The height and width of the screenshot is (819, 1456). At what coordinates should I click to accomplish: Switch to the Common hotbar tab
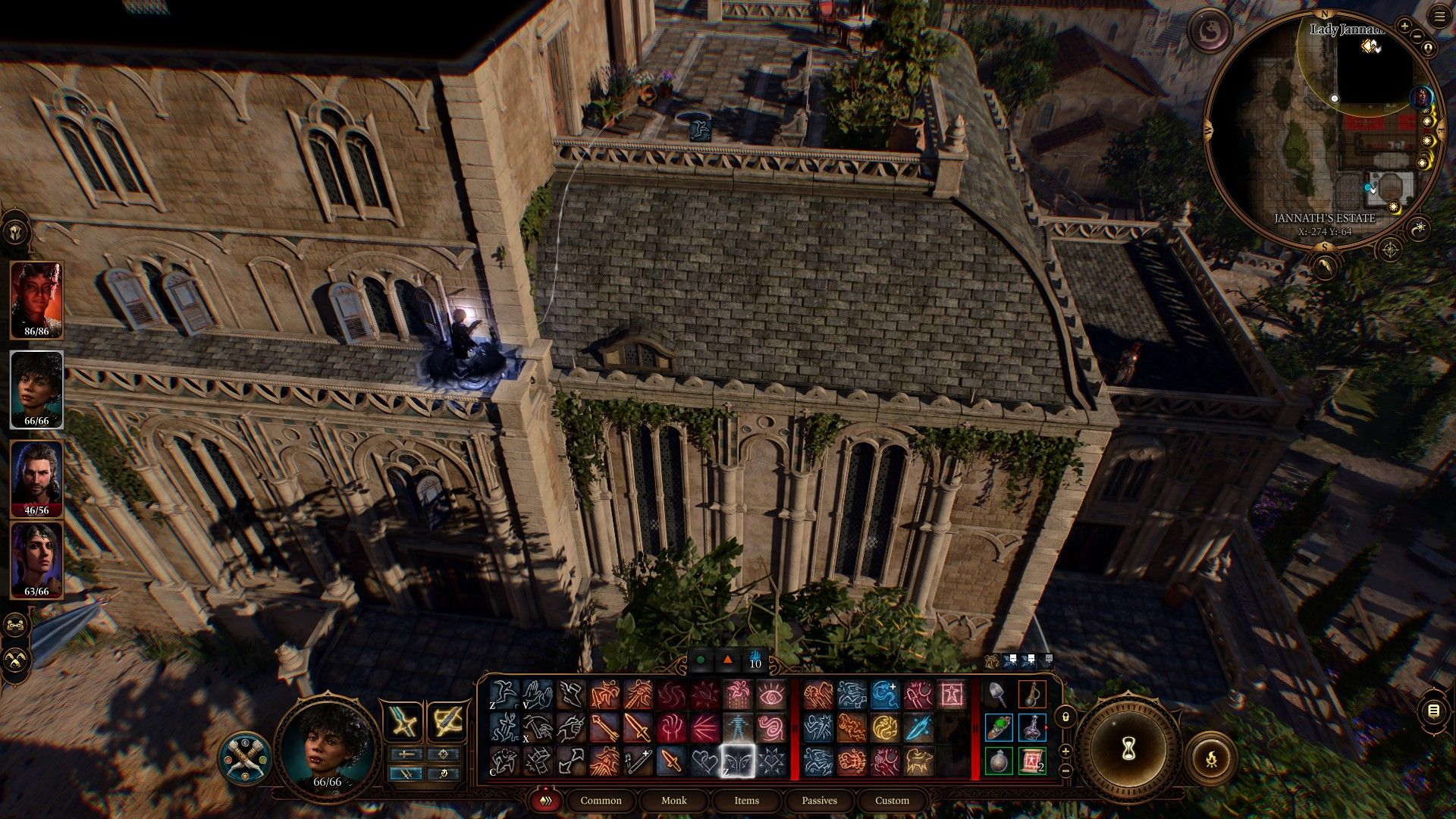tap(601, 800)
